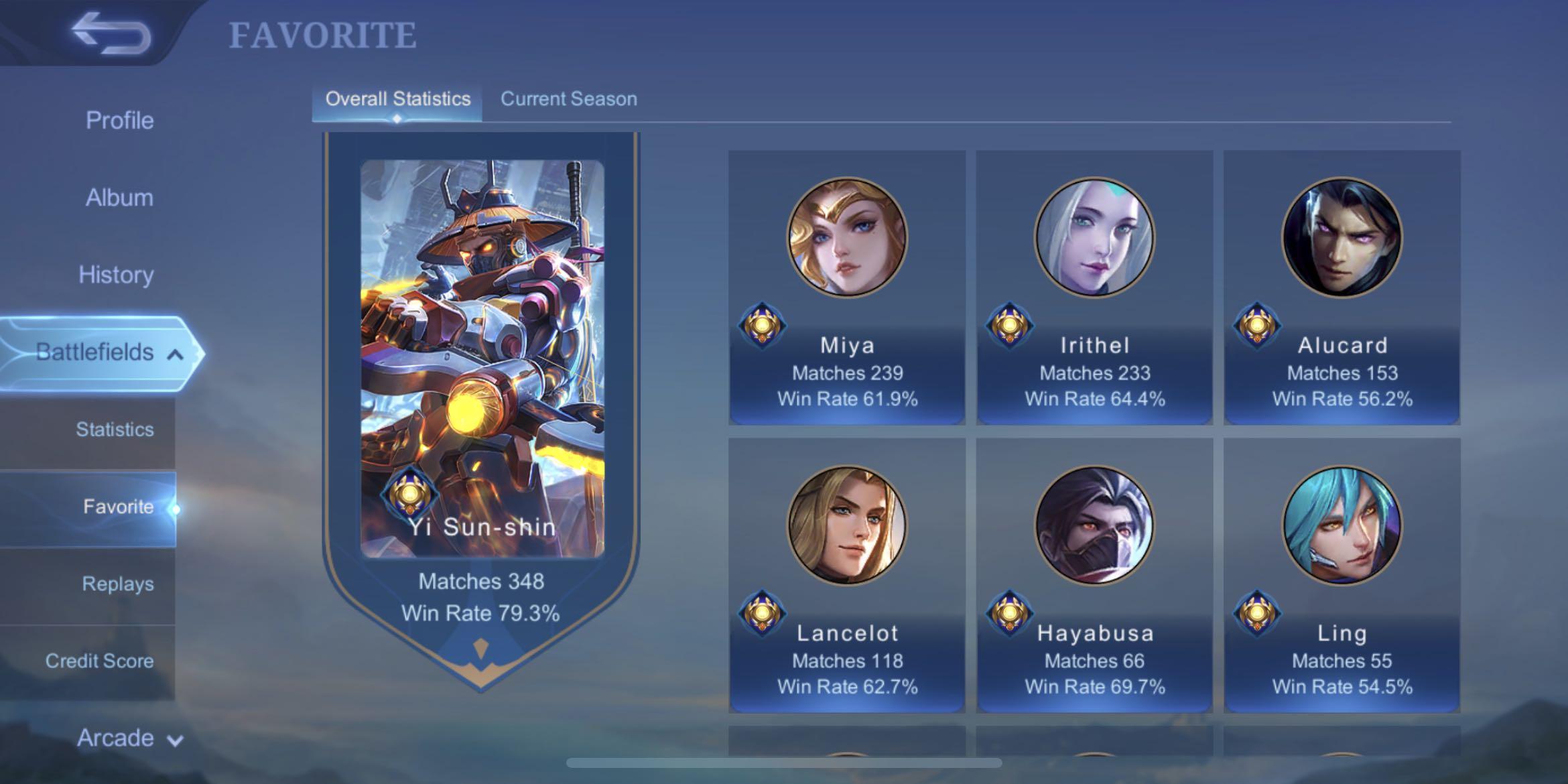
Task: Open the Album section
Action: coord(119,198)
